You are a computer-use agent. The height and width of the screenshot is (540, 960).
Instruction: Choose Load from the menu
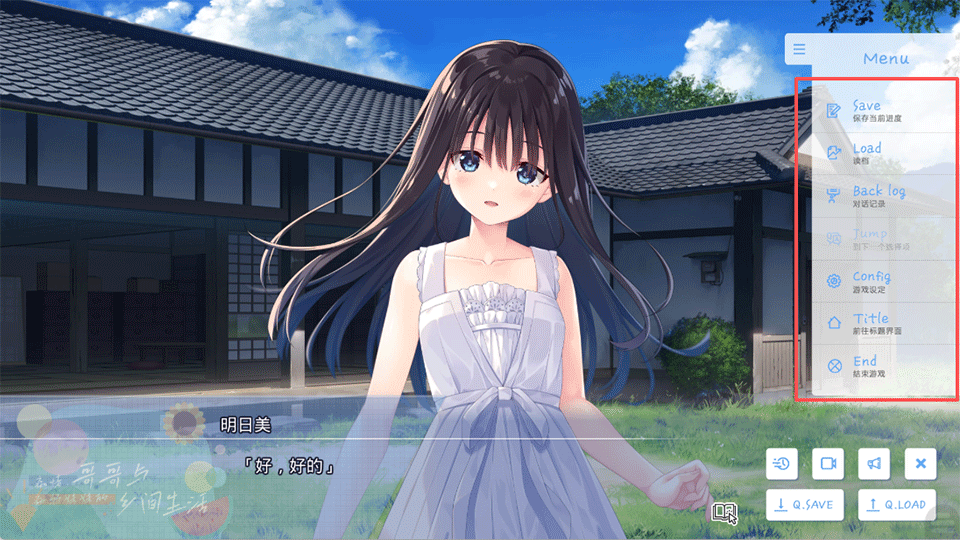[866, 152]
